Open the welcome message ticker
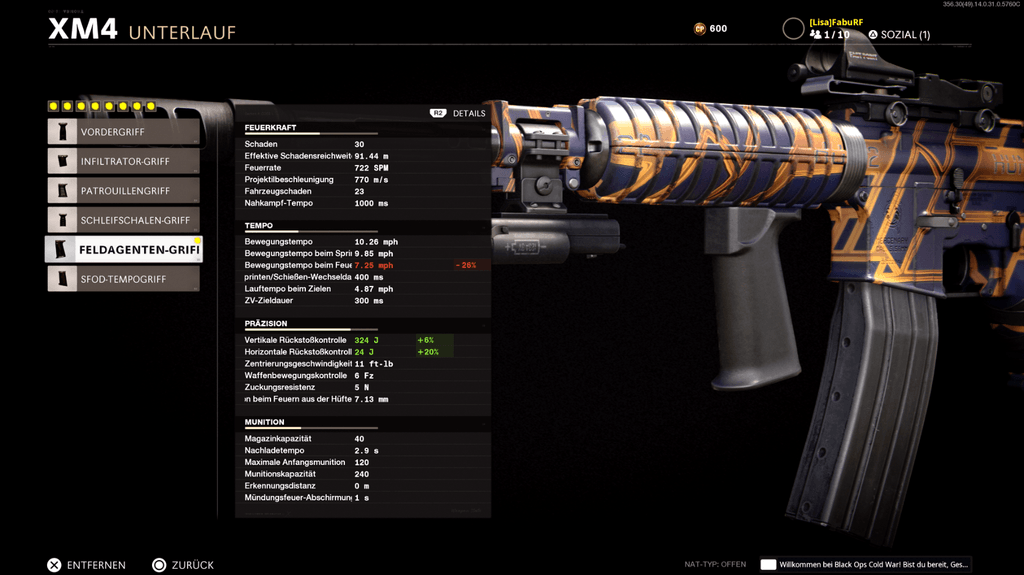1024x575 pixels. click(865, 565)
